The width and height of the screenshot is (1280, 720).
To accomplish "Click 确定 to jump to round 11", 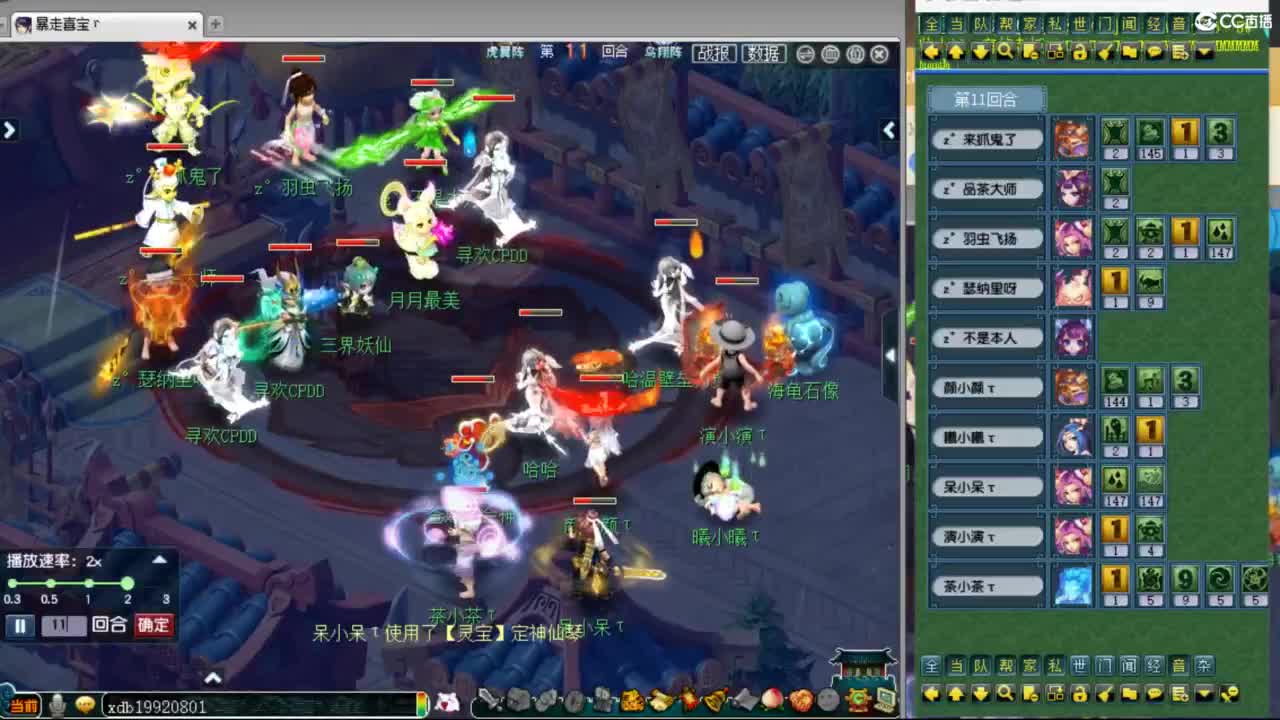I will pos(153,624).
